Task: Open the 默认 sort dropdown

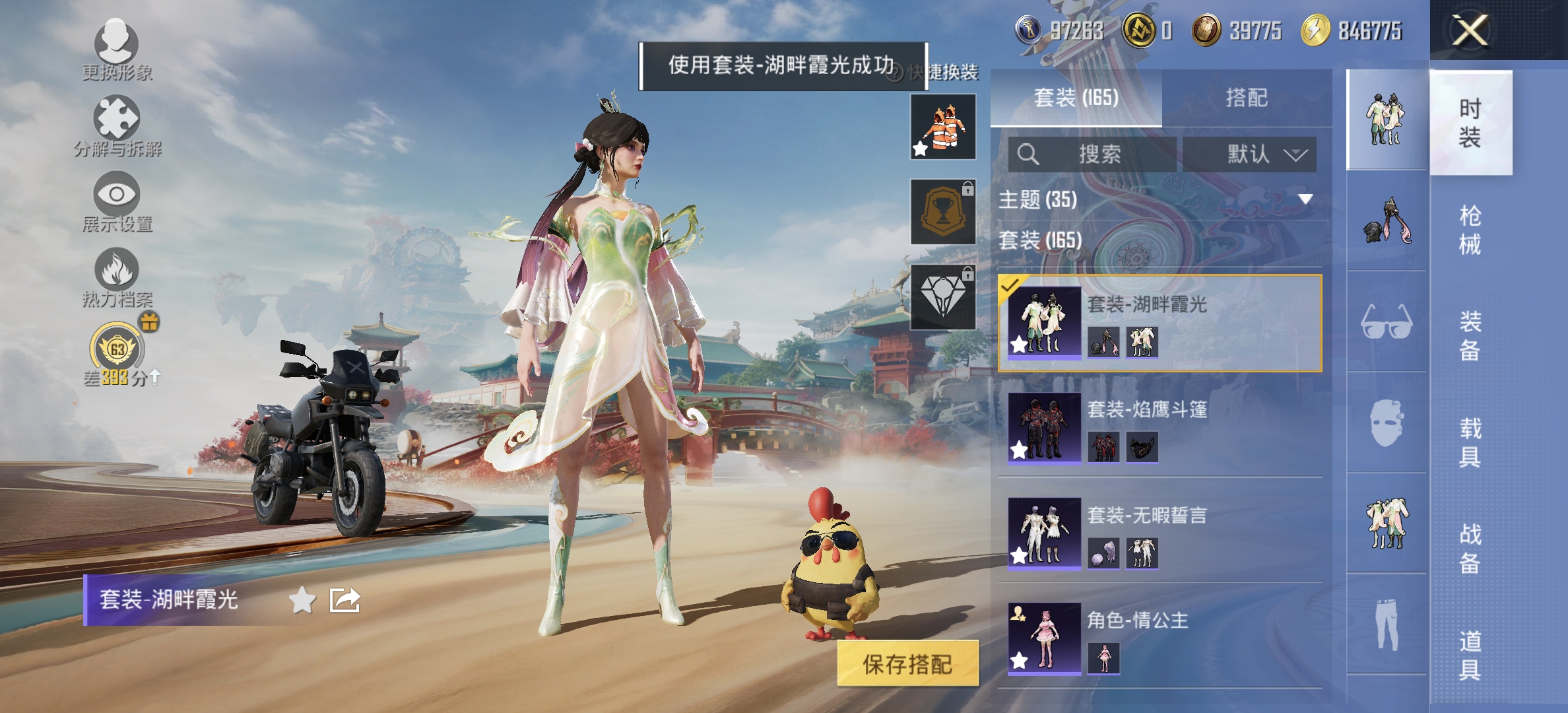Action: [1251, 154]
